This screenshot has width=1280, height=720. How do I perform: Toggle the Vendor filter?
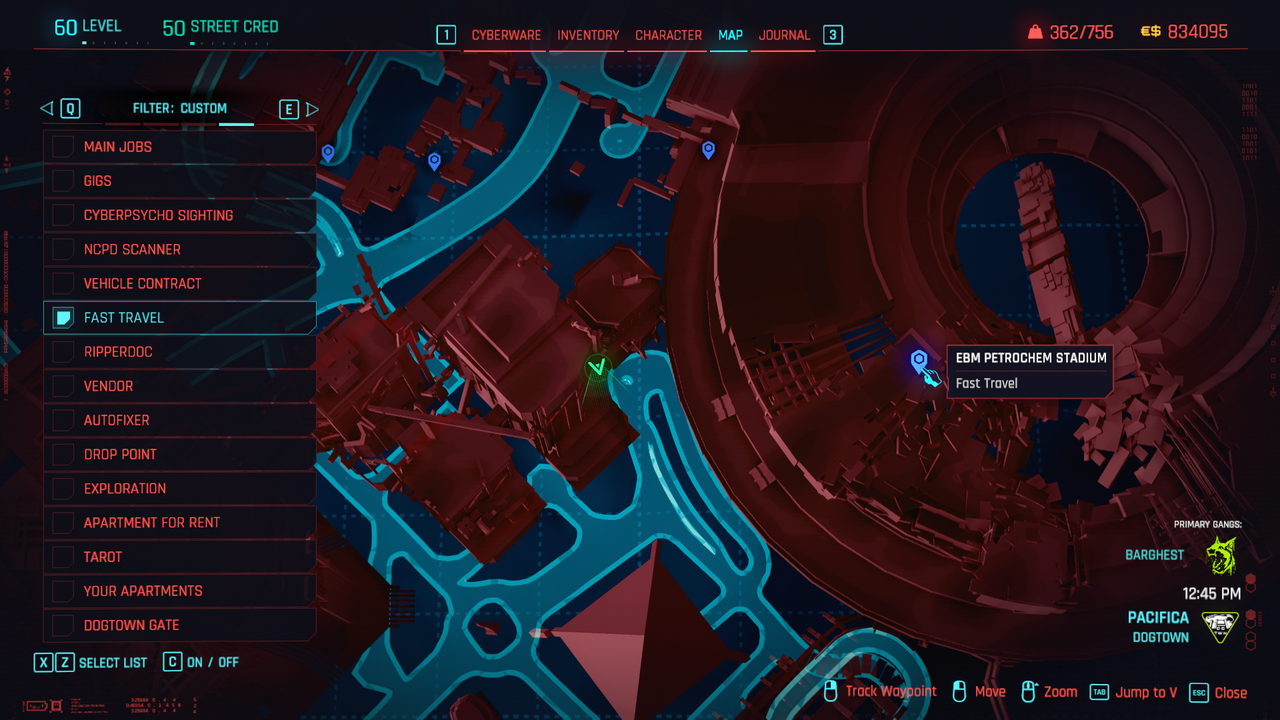coord(64,386)
